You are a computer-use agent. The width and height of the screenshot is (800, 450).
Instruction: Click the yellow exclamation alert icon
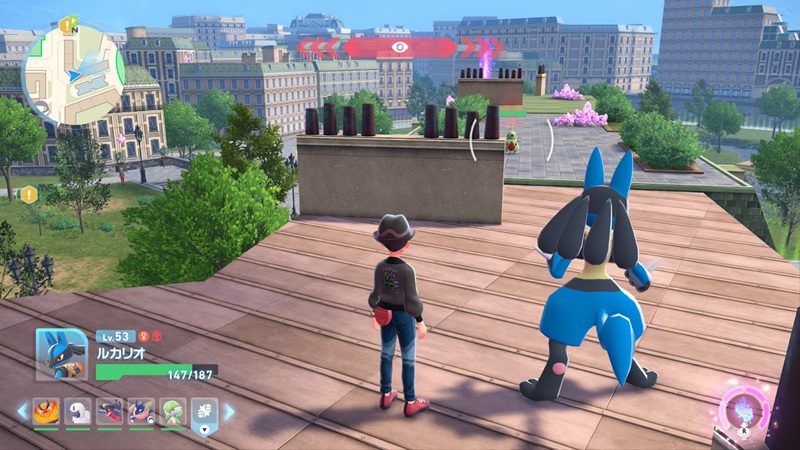(29, 193)
